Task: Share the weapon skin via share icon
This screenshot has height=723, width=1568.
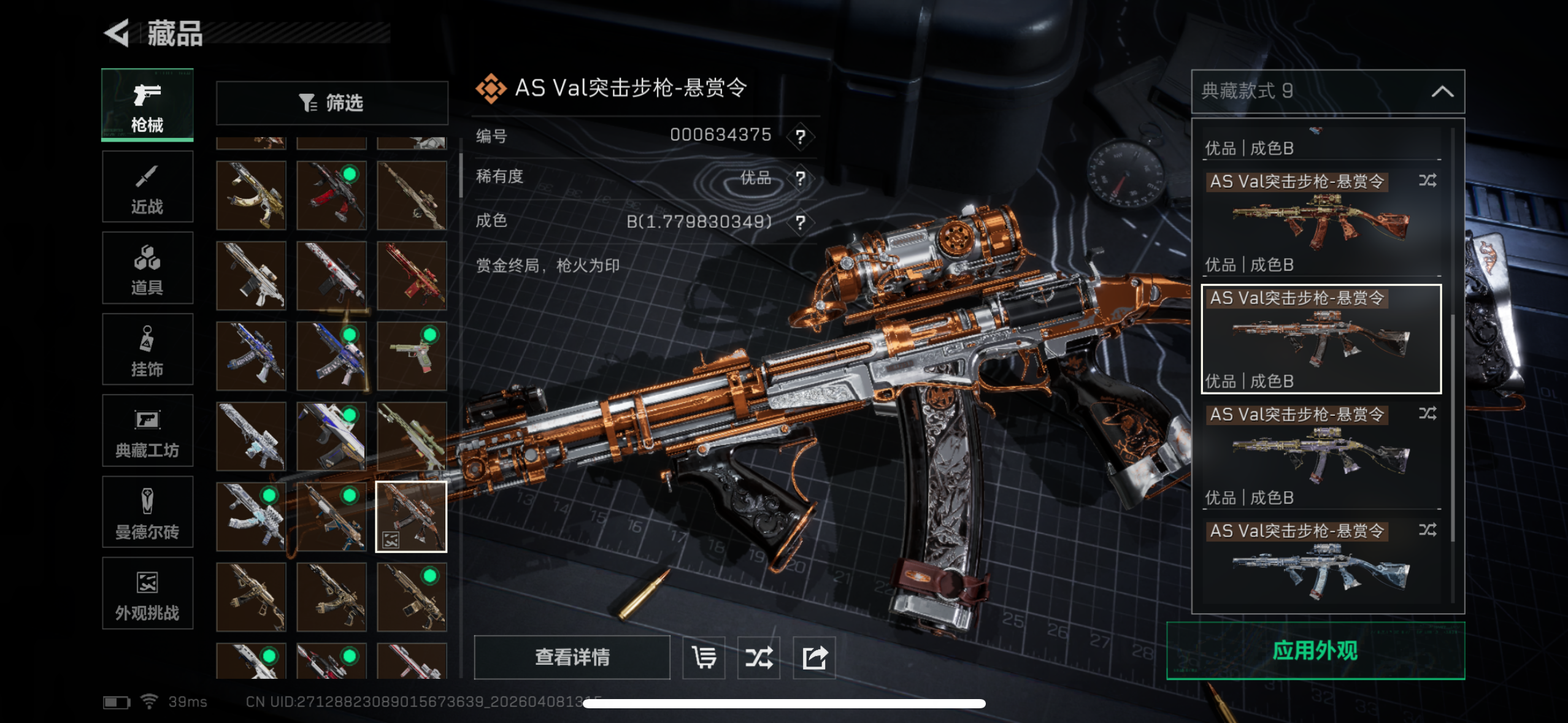Action: 814,657
